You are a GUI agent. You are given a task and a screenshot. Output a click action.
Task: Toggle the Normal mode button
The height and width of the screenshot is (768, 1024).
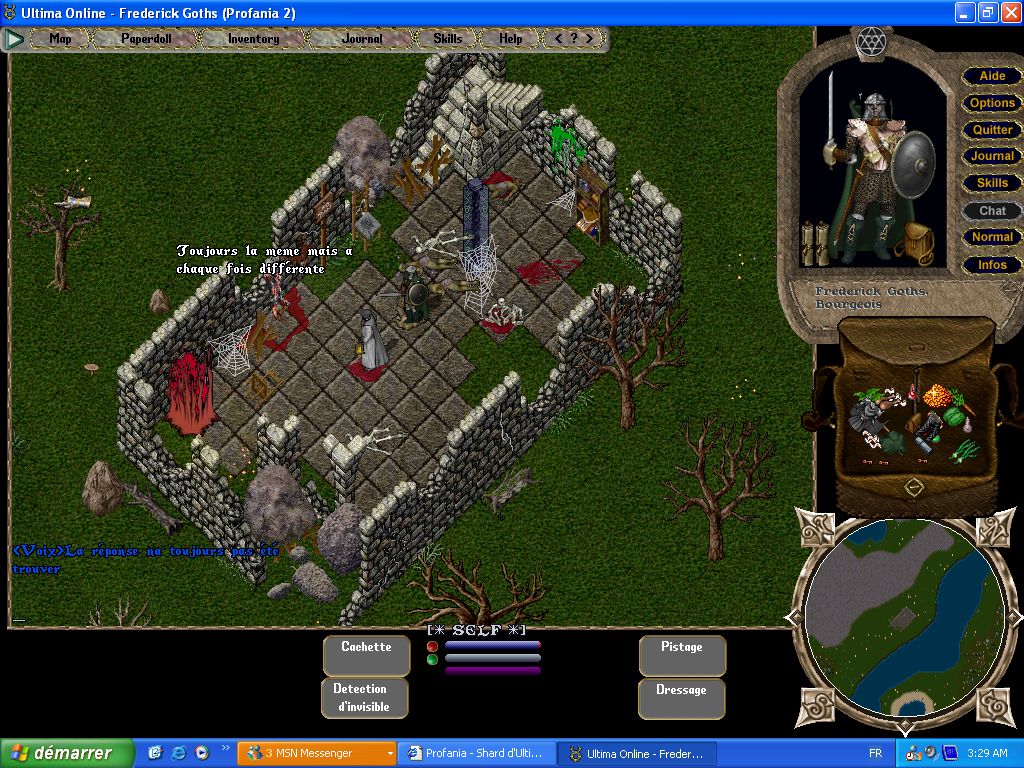(x=992, y=237)
